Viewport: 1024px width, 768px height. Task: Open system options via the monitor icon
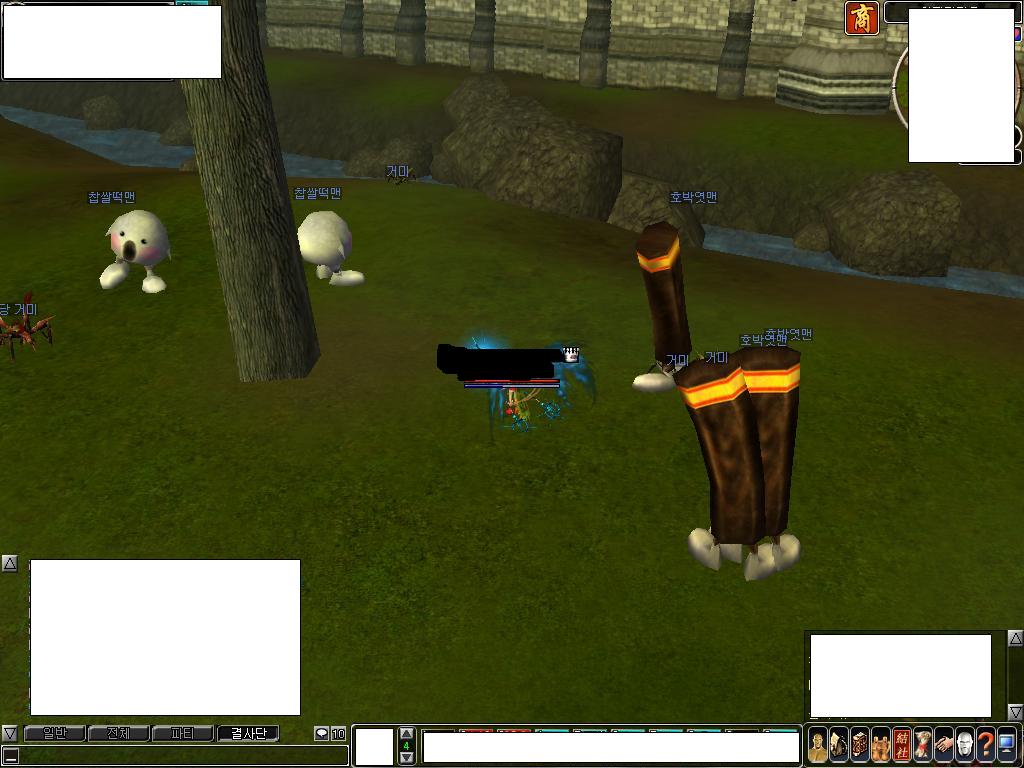(1007, 745)
